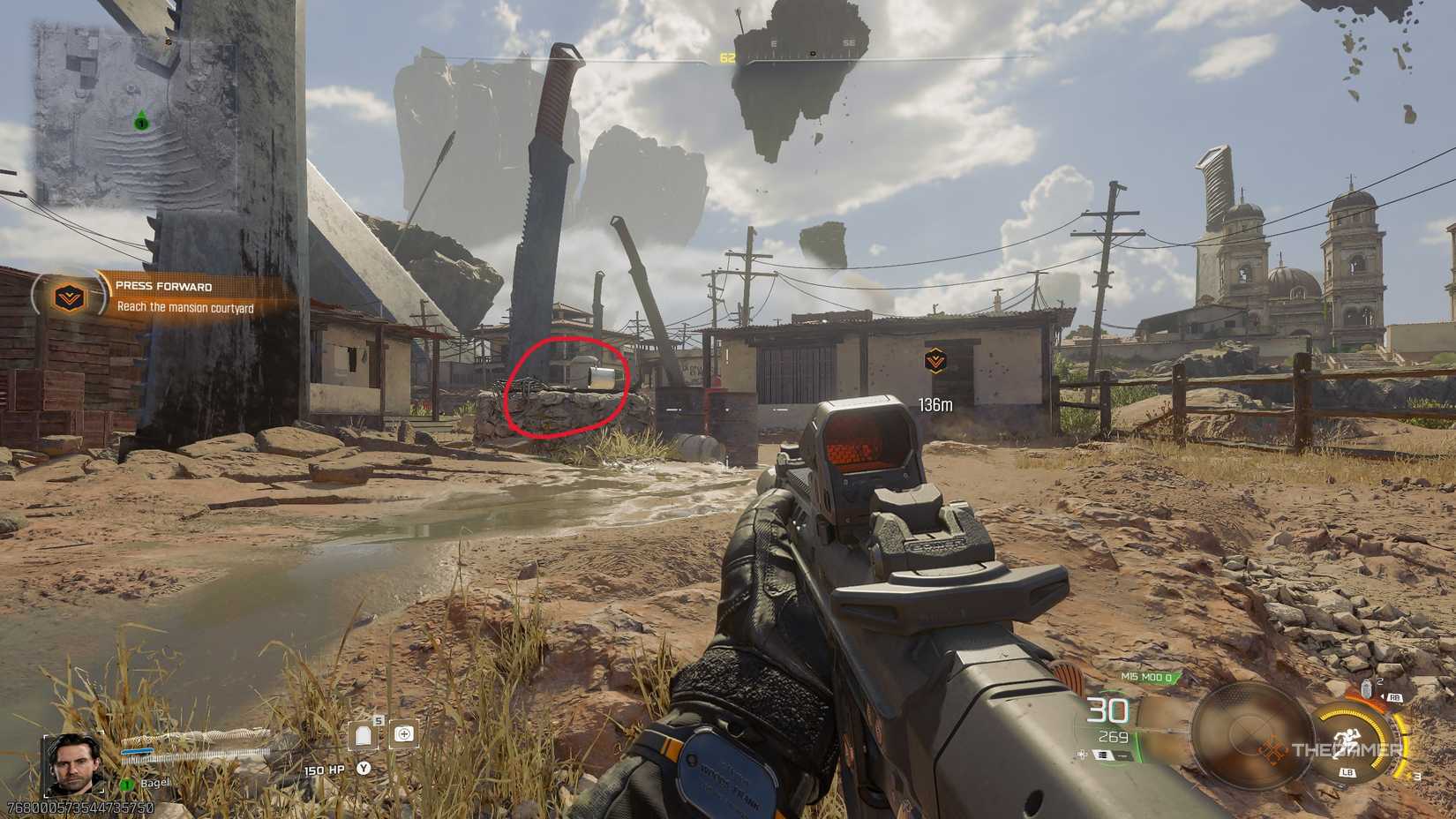
Task: Toggle the RB equipment prompt
Action: click(x=1394, y=697)
